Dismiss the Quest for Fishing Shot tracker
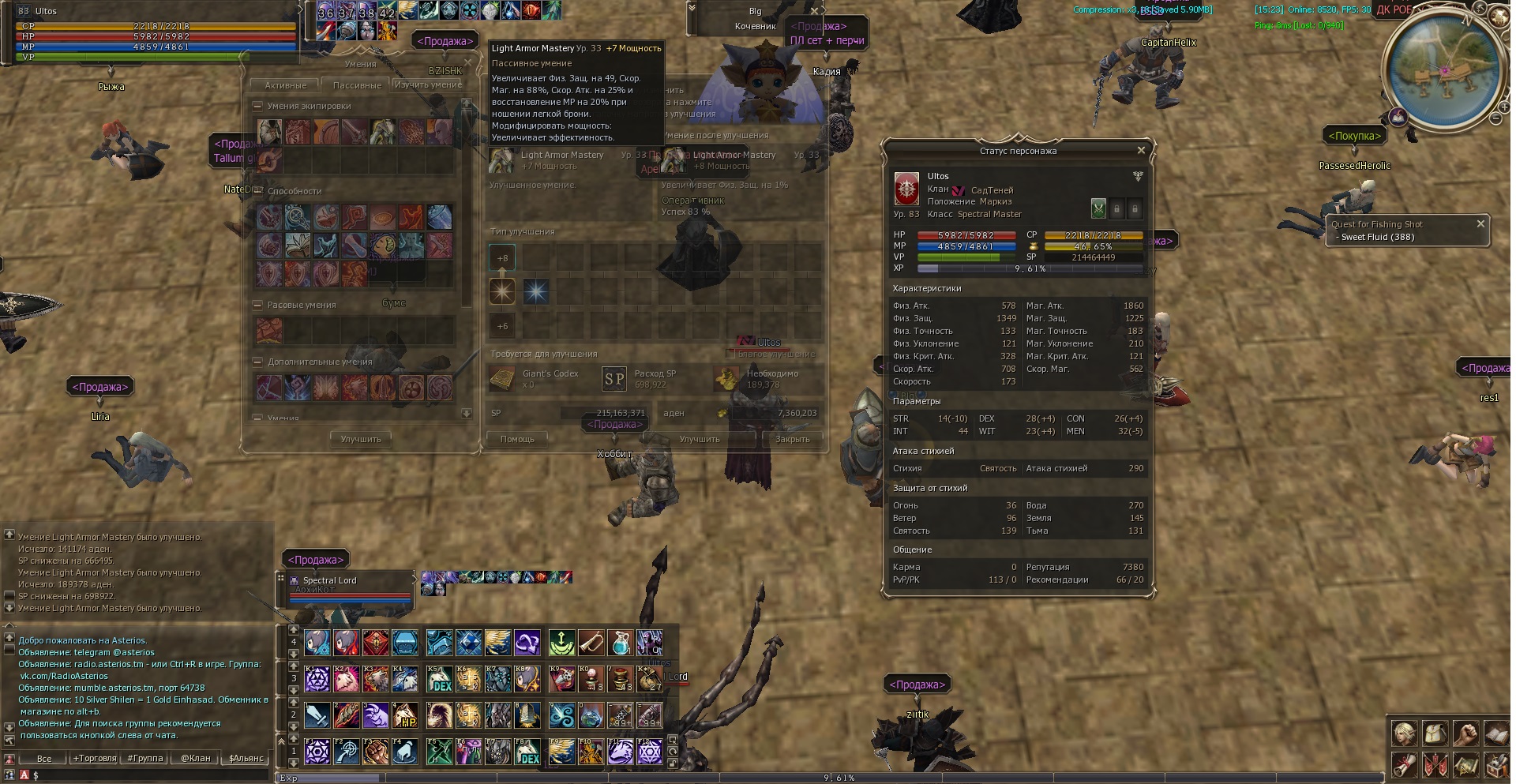Viewport: 1516px width, 784px height. 1480,224
